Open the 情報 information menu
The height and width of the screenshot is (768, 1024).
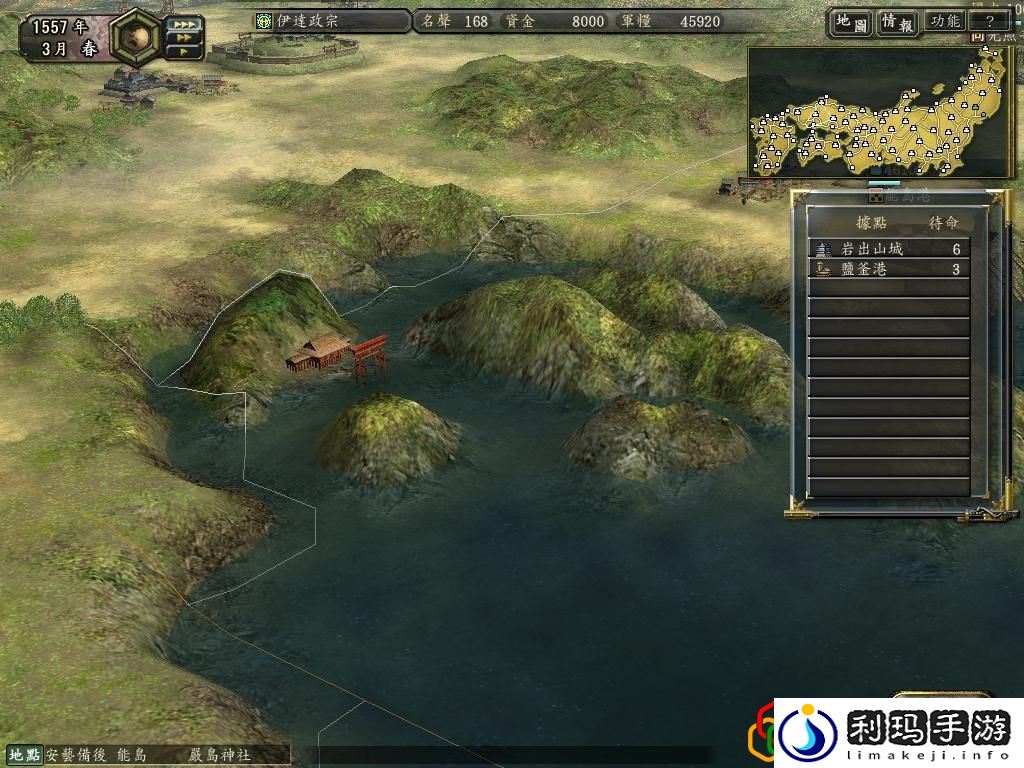pyautogui.click(x=897, y=22)
